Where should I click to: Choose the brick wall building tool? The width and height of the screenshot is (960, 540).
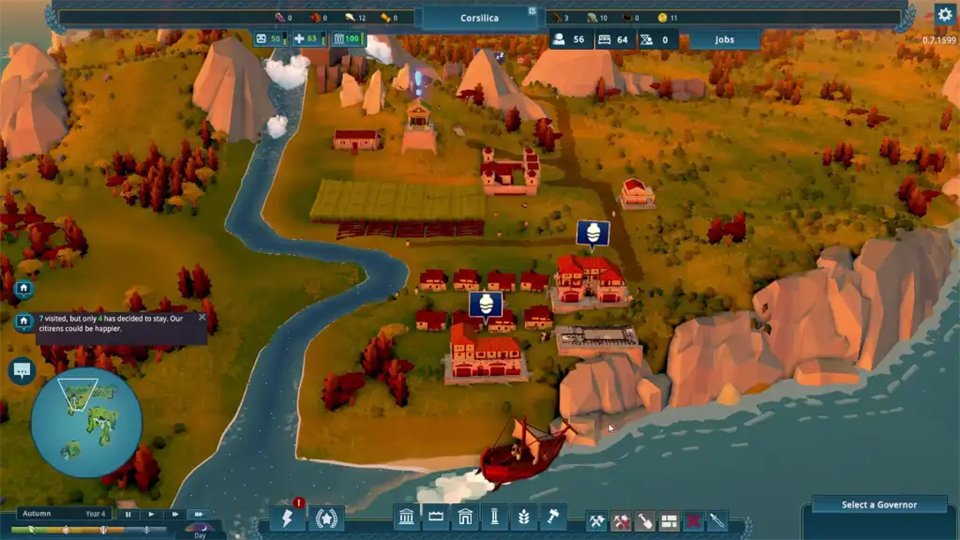tap(669, 521)
